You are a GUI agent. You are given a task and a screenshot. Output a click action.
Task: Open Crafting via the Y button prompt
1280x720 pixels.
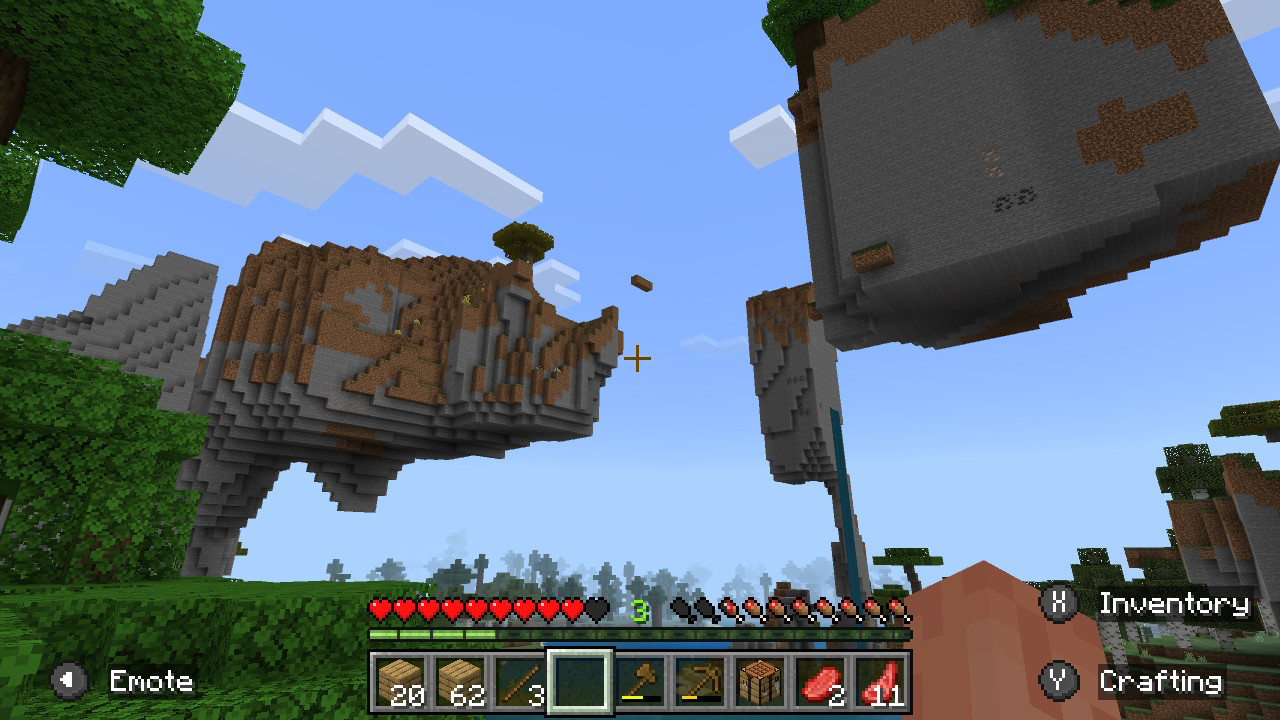pyautogui.click(x=1060, y=681)
